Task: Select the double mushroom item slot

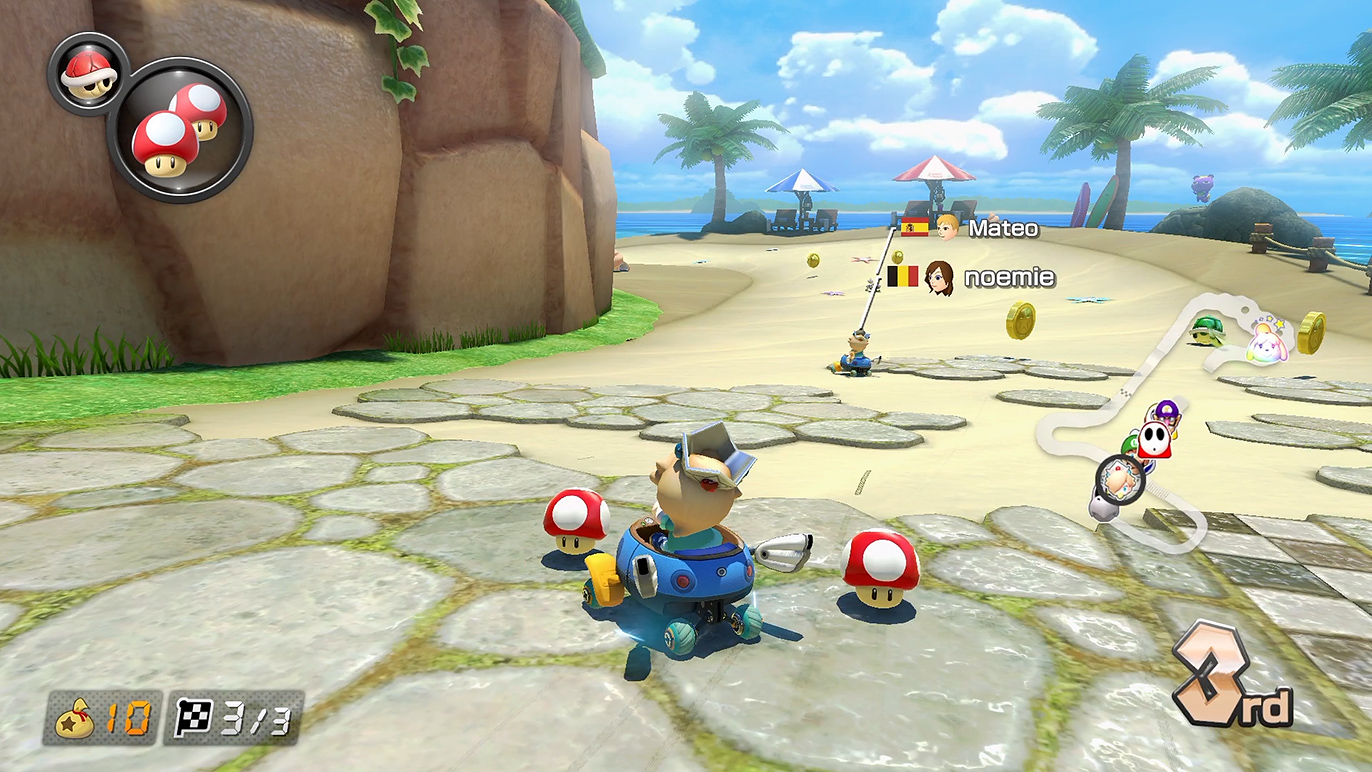Action: [x=180, y=130]
